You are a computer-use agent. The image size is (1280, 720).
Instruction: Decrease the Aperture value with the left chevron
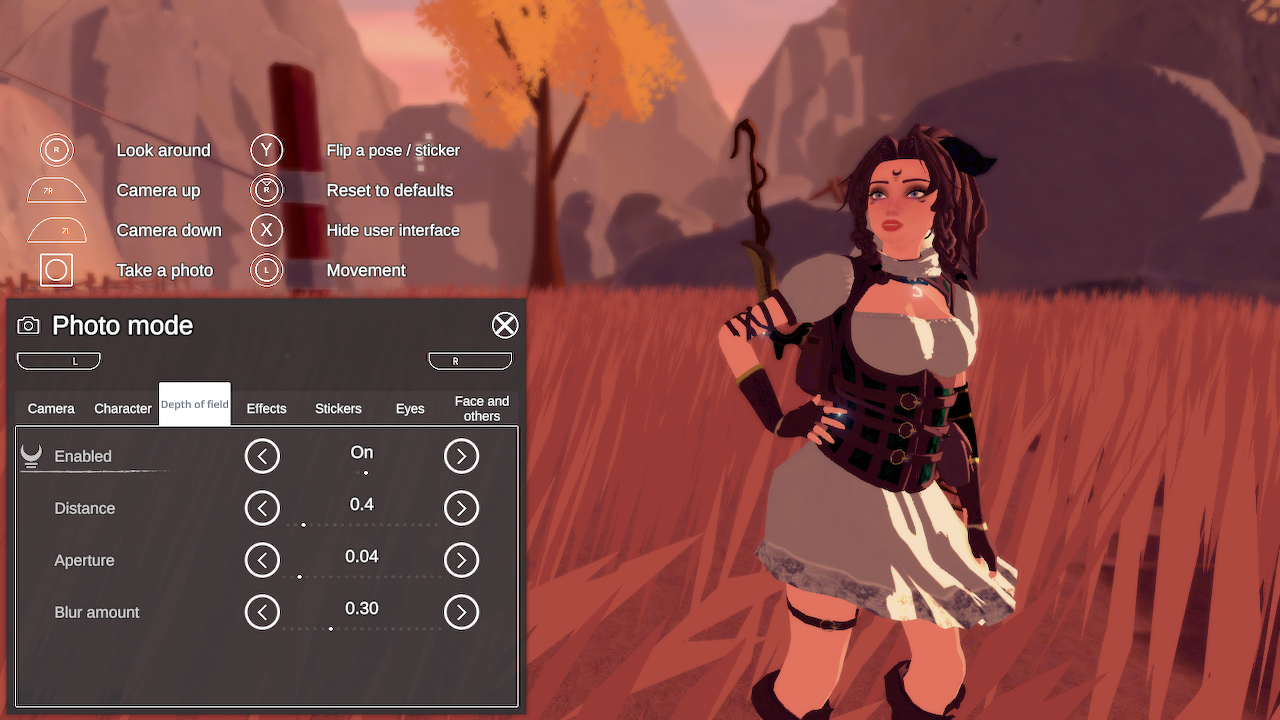pyautogui.click(x=262, y=559)
